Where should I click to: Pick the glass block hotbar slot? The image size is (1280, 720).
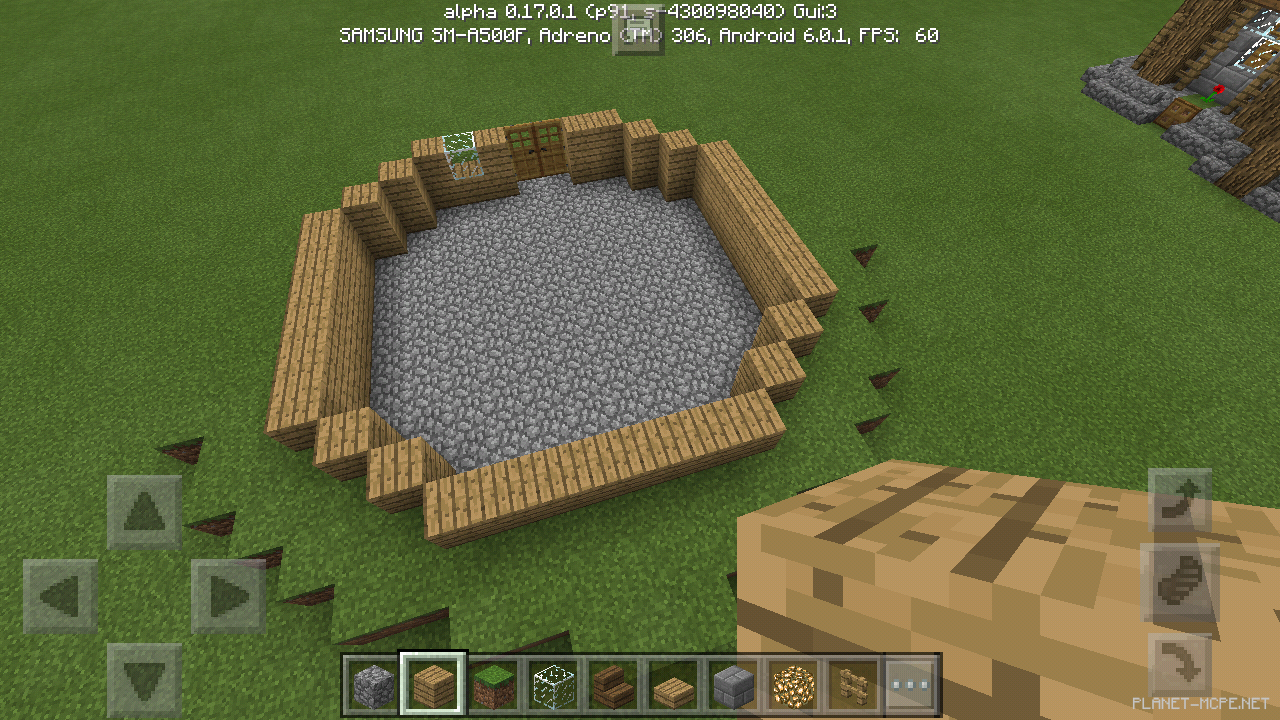[x=552, y=685]
